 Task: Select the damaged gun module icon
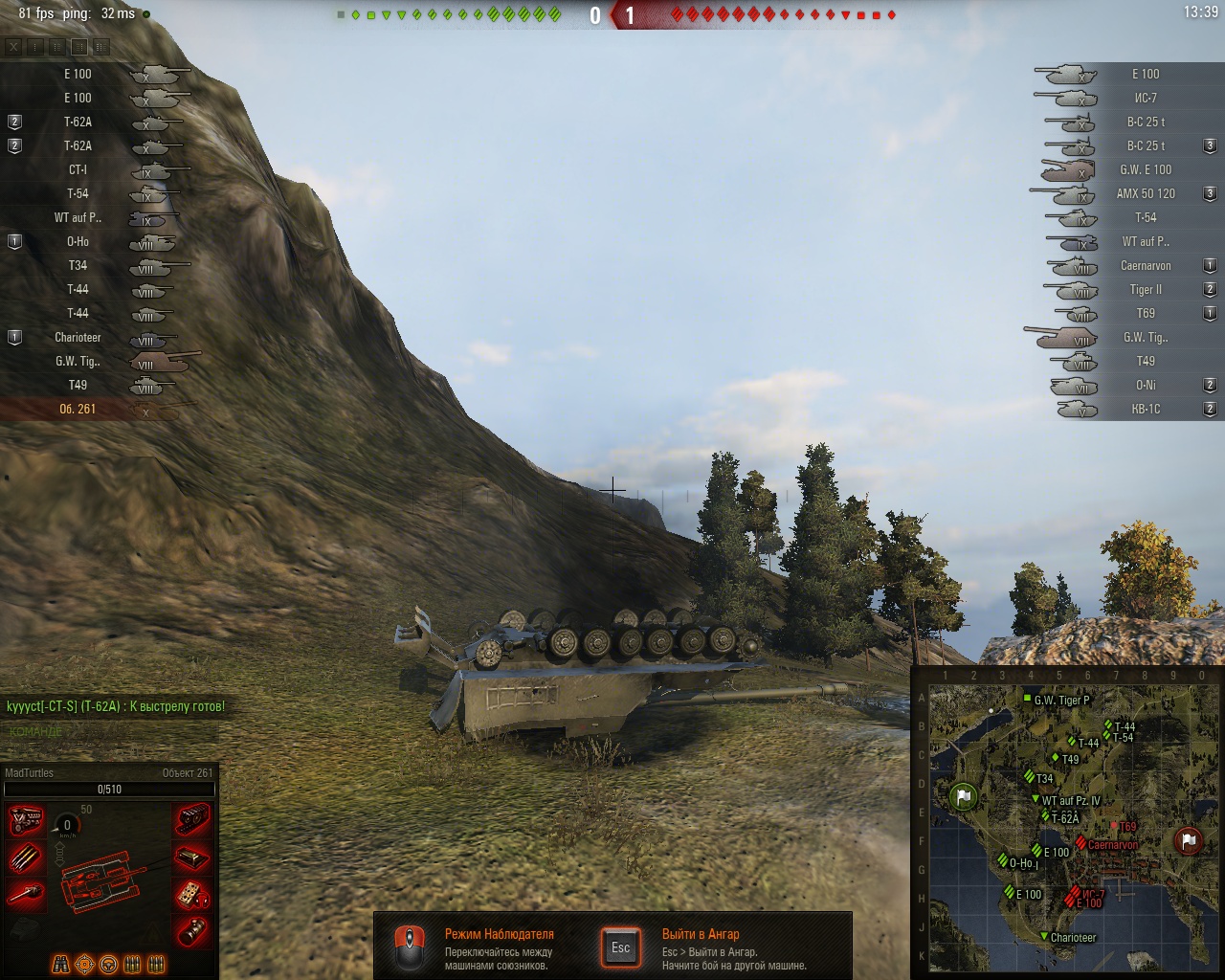click(26, 895)
